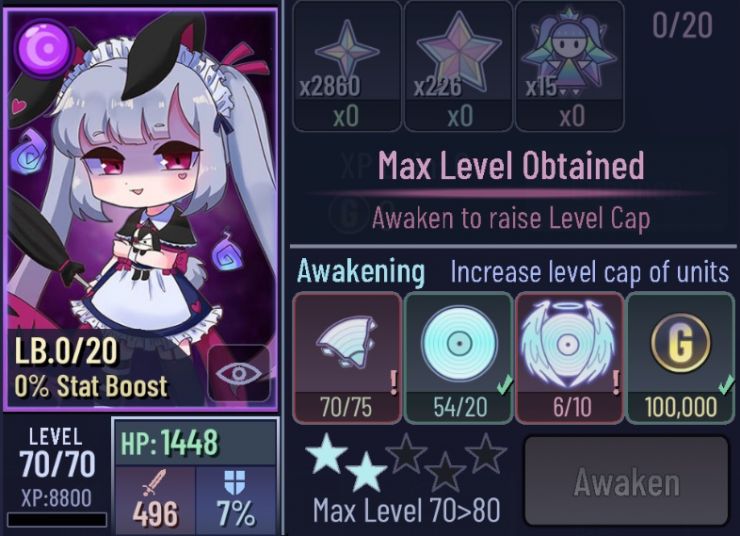Open the winged halo disc material 6/10
The width and height of the screenshot is (740, 536).
[x=569, y=357]
